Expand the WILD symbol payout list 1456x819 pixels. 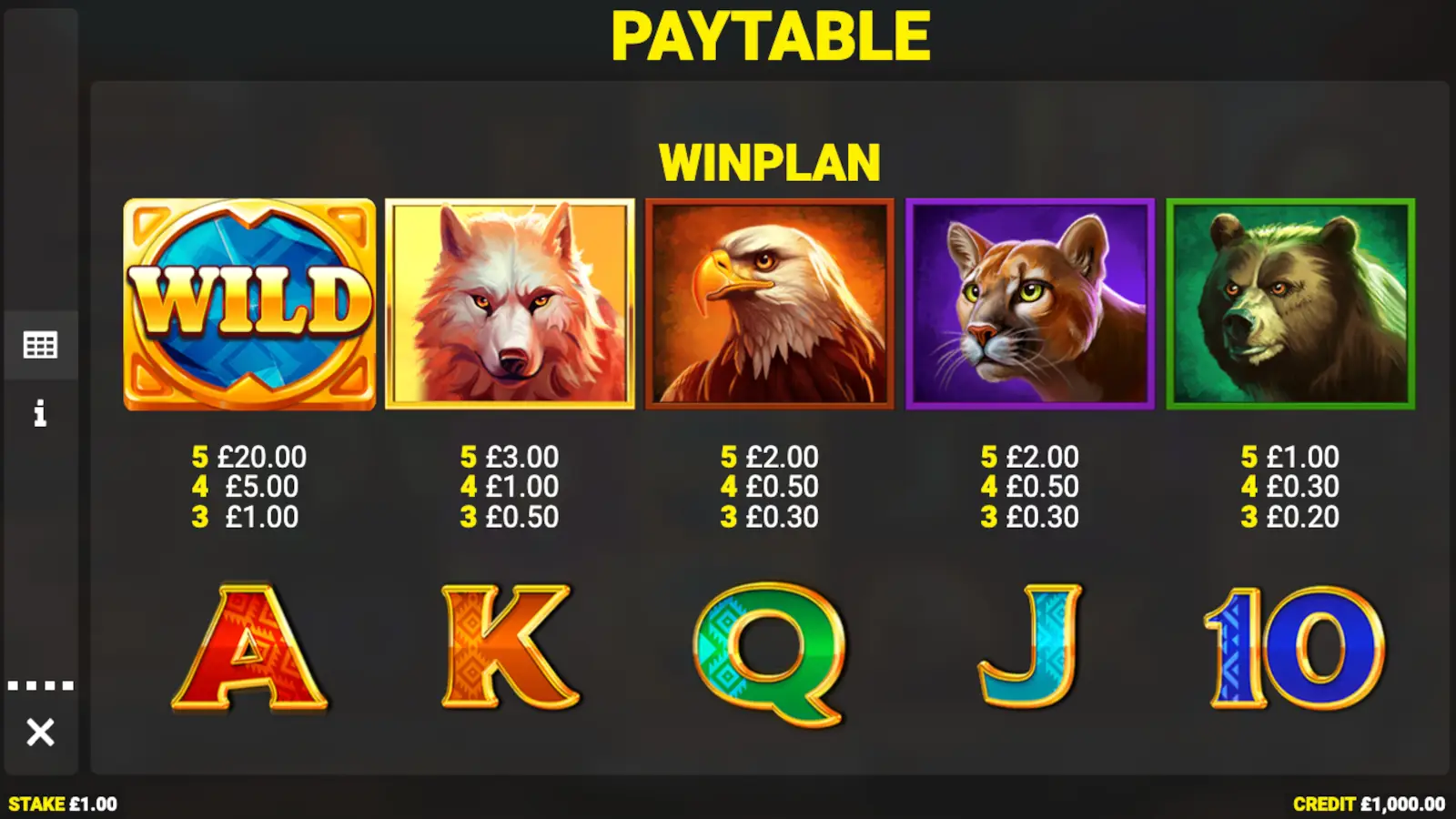(248, 487)
